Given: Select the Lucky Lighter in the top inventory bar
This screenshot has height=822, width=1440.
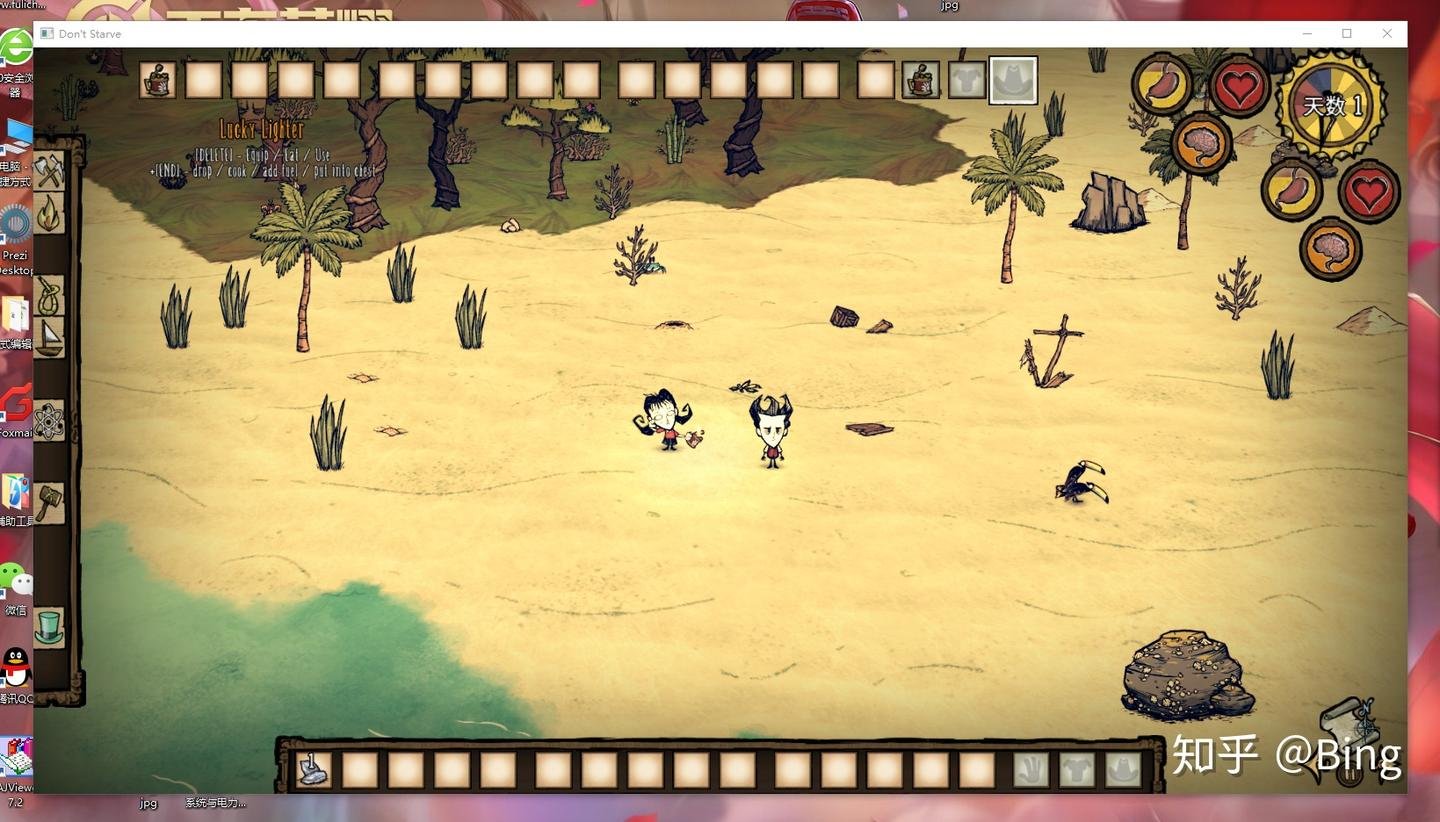Looking at the screenshot, I should (155, 80).
